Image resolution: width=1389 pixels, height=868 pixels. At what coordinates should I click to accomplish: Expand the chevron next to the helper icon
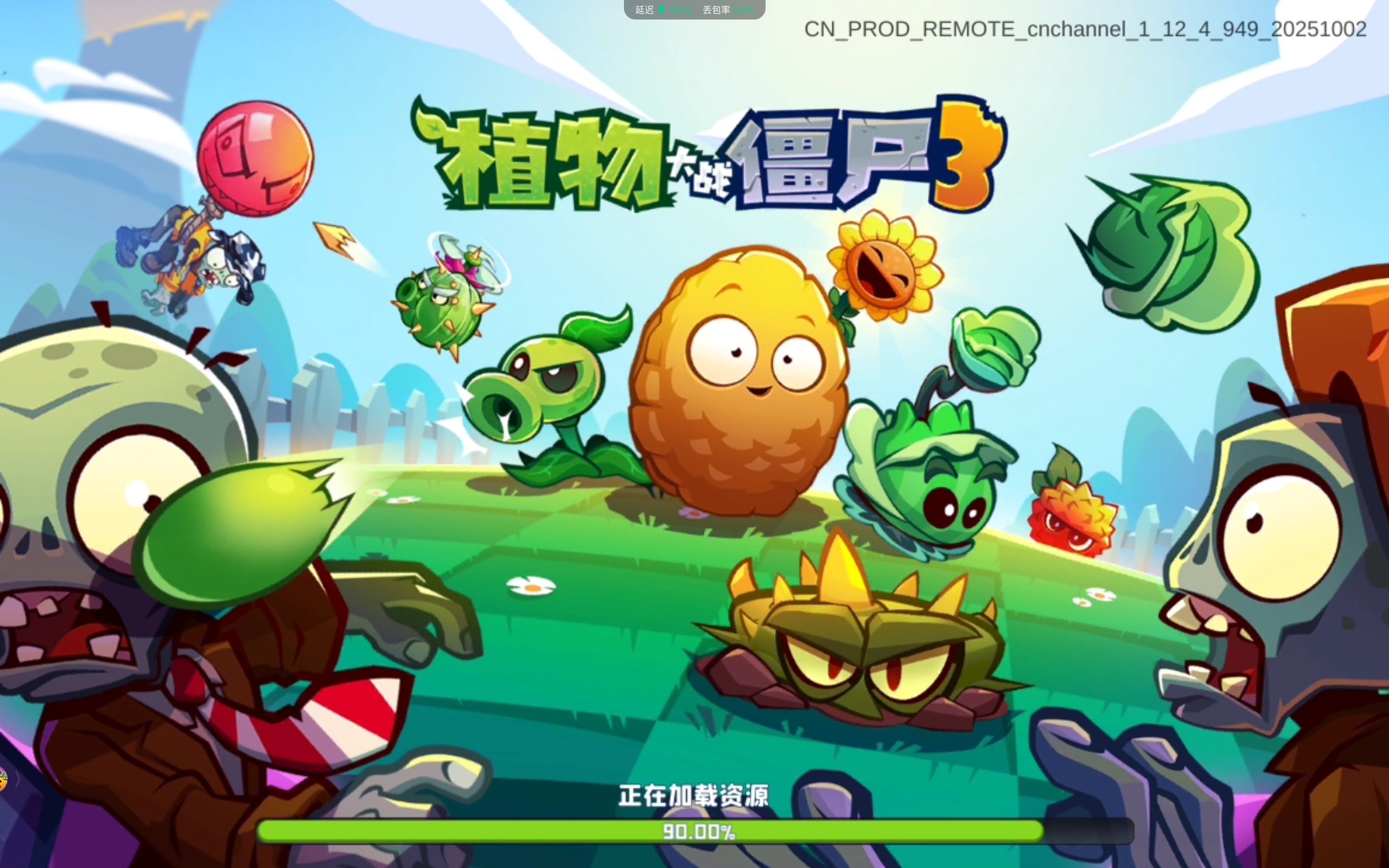click(x=18, y=780)
